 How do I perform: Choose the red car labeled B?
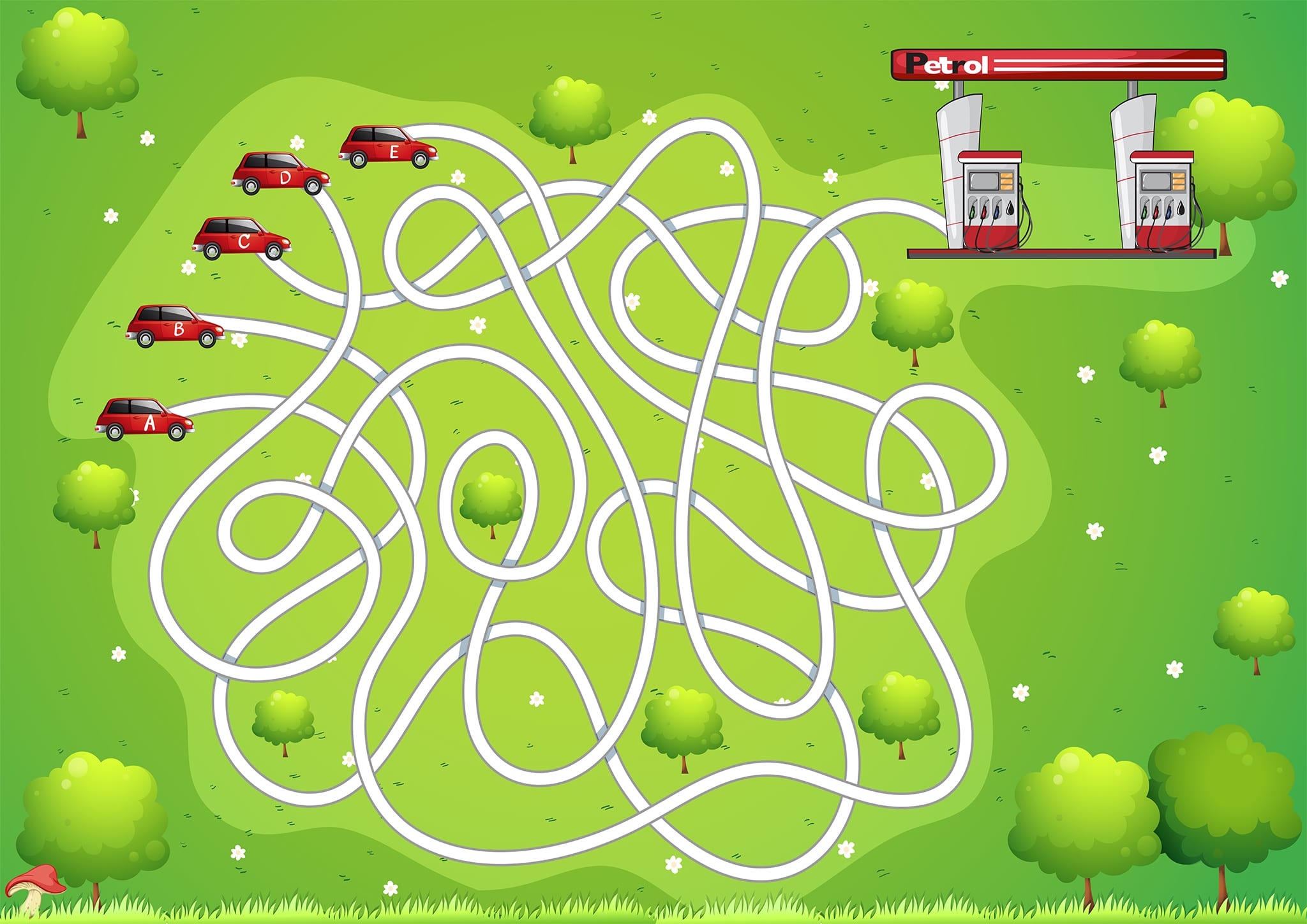[x=176, y=326]
